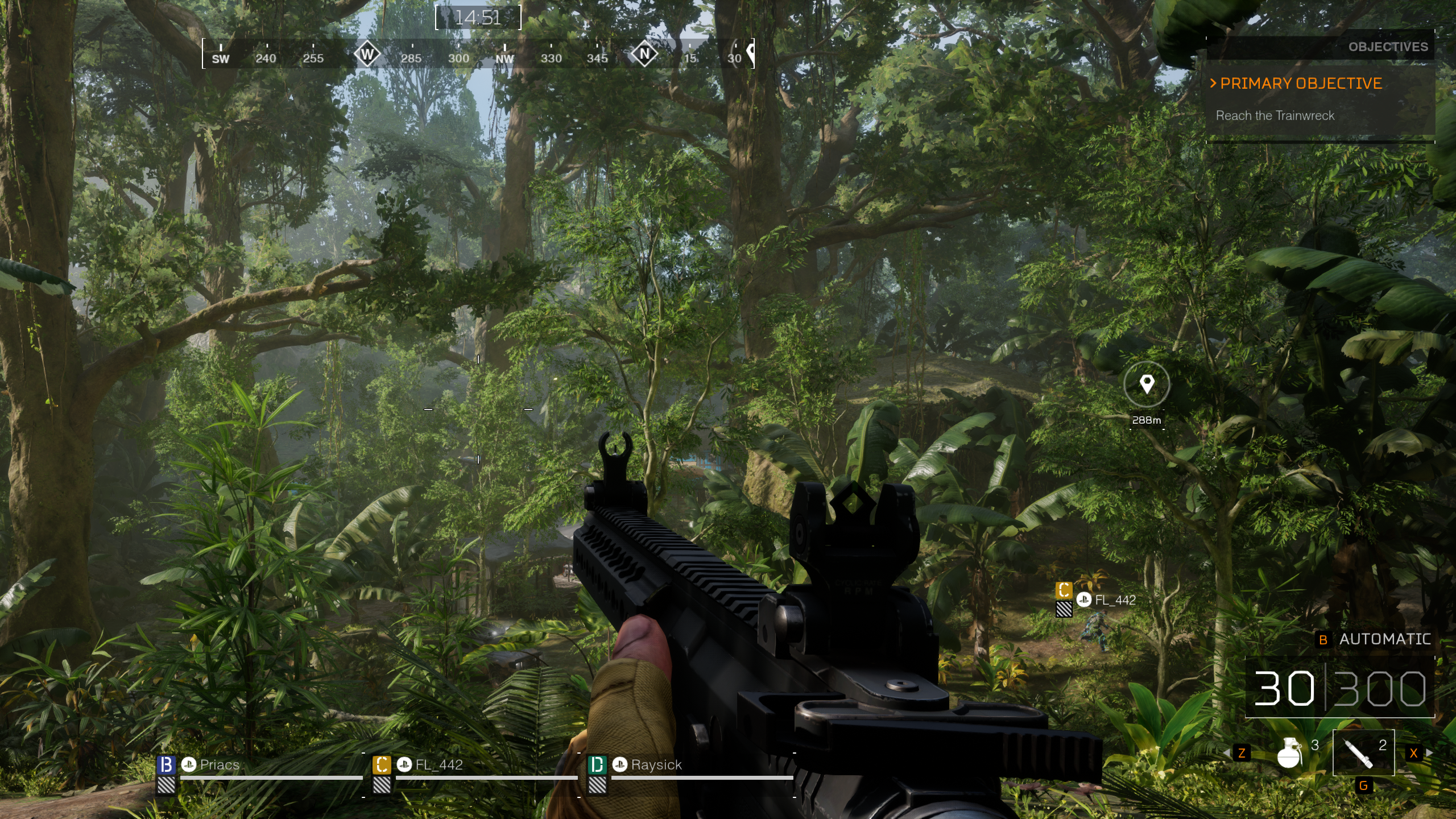Choose the syringe gear slot

(x=1363, y=752)
